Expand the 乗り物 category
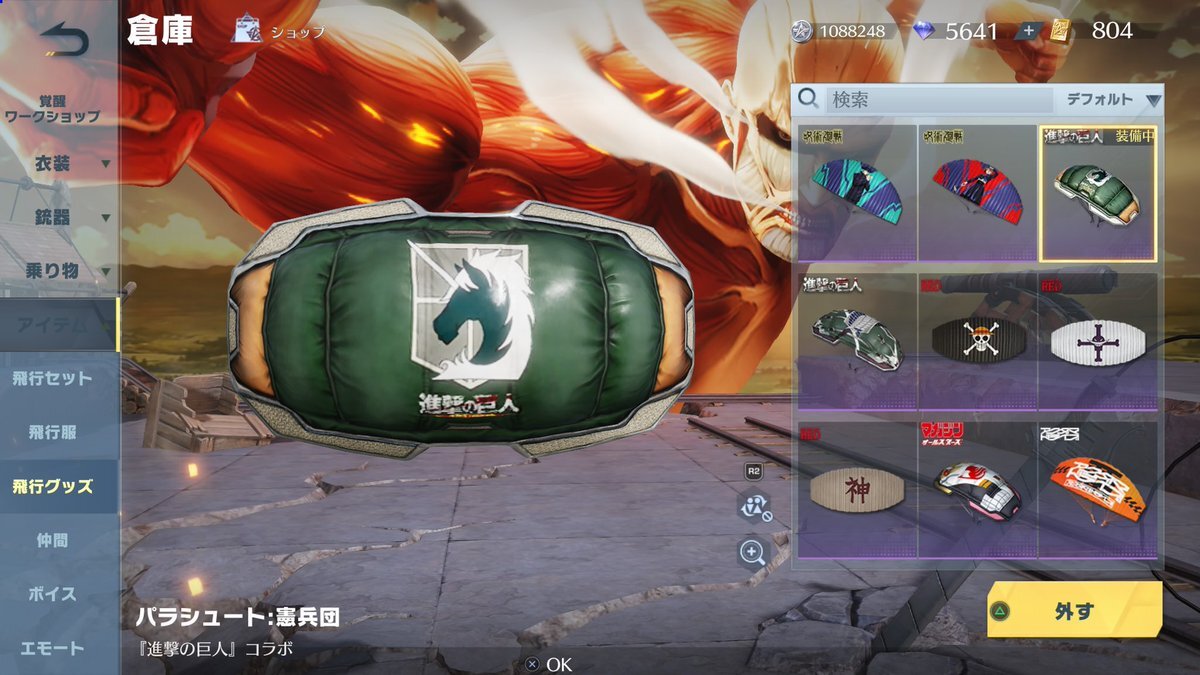Screen dimensions: 1200x675 click(x=60, y=271)
